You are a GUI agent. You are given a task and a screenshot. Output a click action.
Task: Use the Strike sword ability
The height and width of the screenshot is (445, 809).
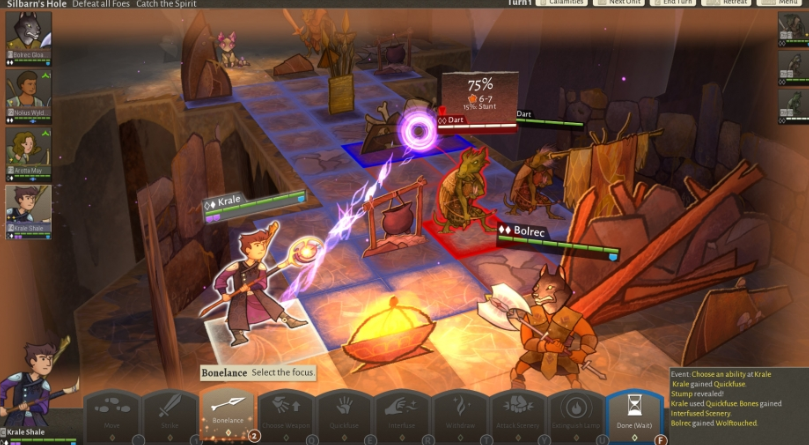coord(170,412)
